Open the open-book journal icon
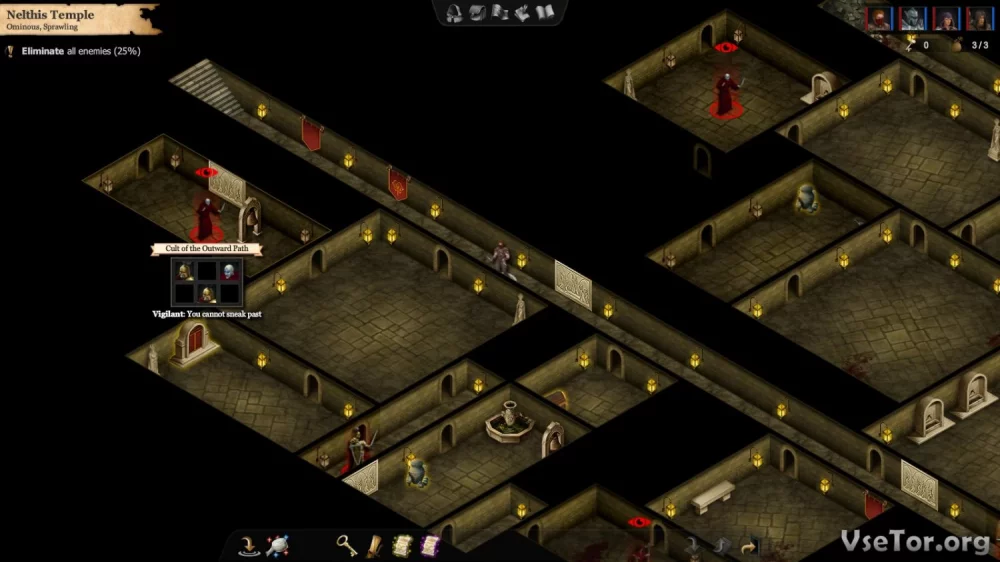Image resolution: width=1000 pixels, height=562 pixels. 545,13
